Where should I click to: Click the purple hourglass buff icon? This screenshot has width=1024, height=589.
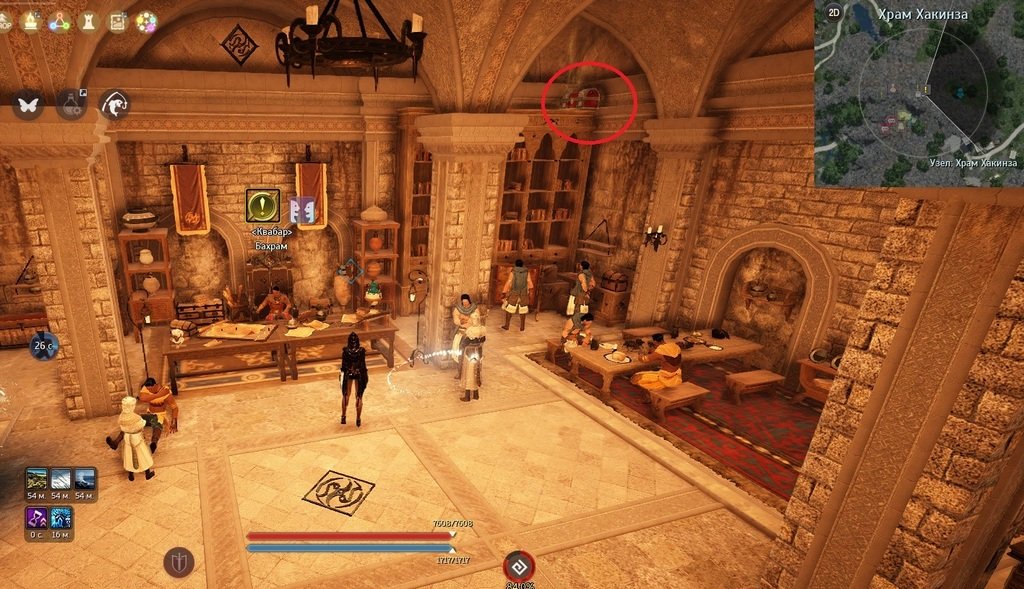36,518
